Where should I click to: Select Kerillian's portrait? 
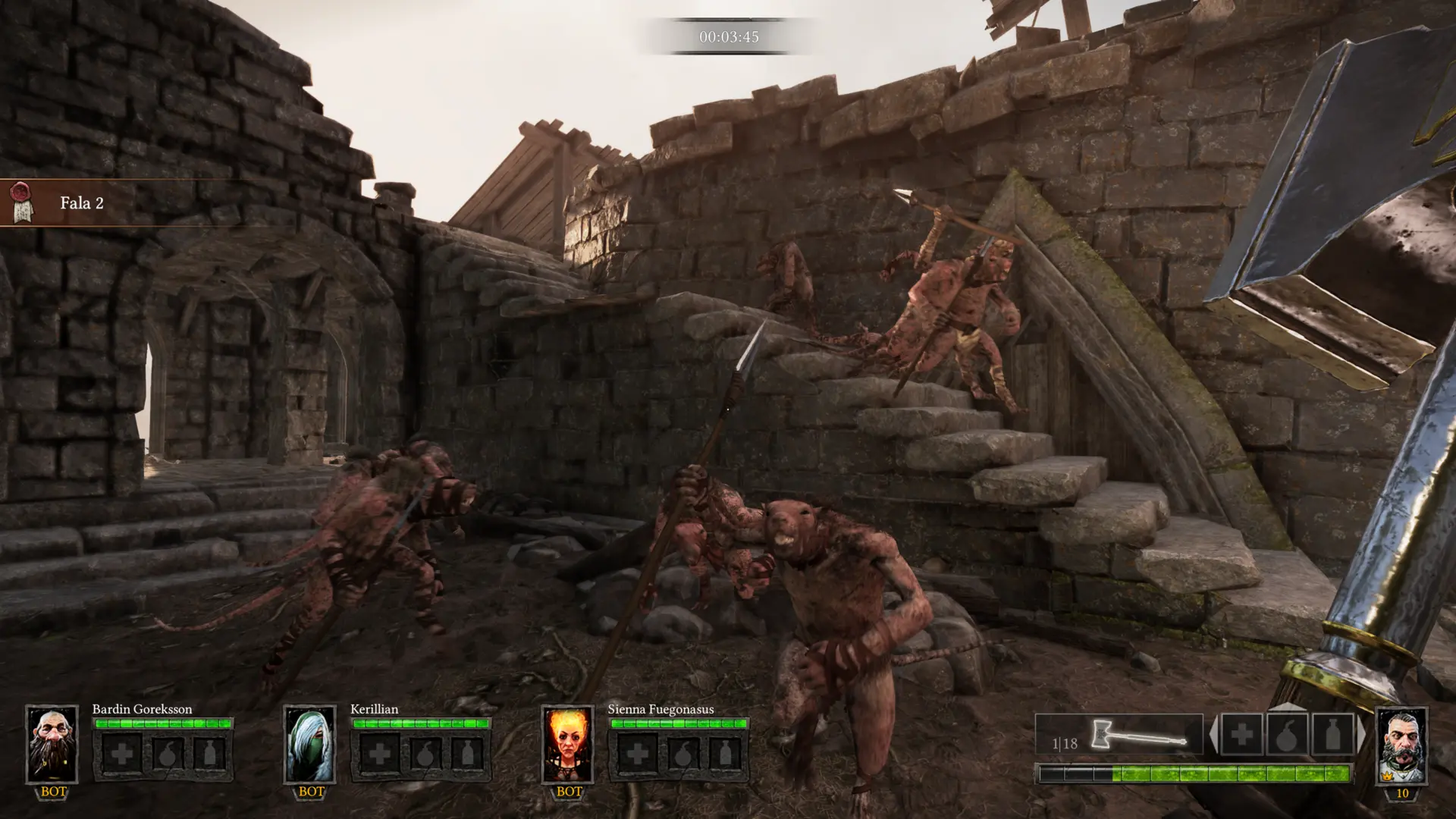click(309, 744)
